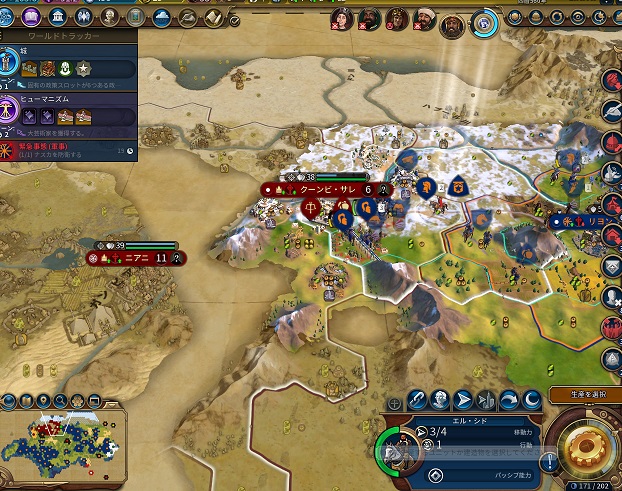The height and width of the screenshot is (491, 622).
Task: Toggle the World Tracker checkbox
Action: (x=233, y=19)
